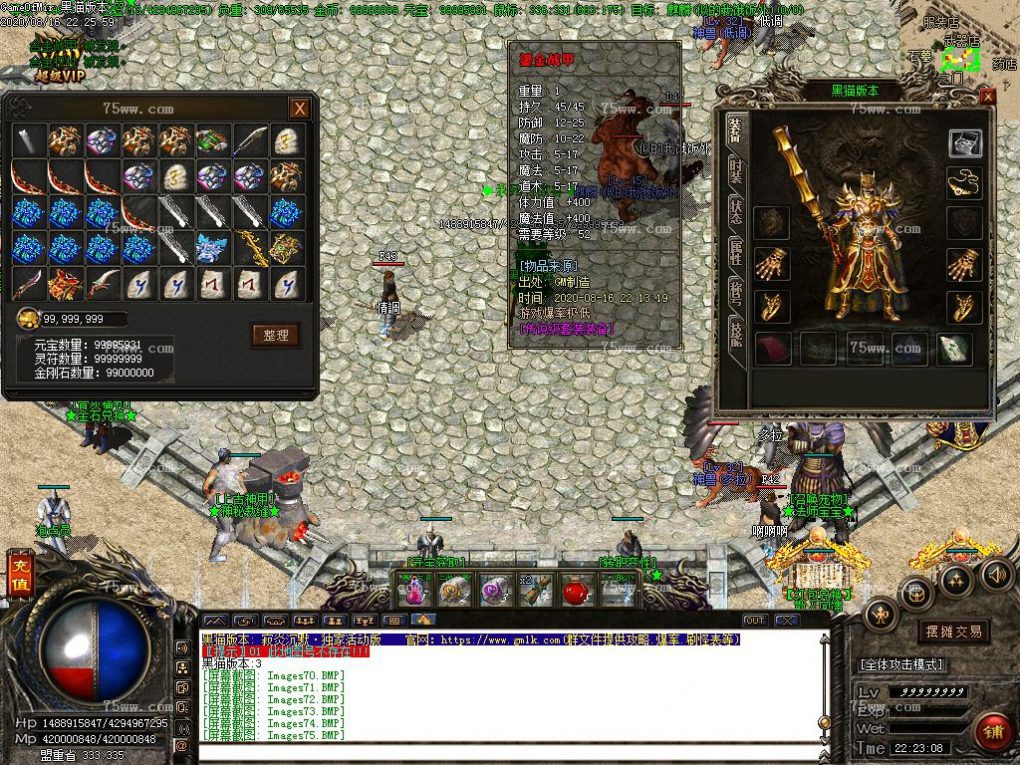
Task: Select the equipped gold necklace slot
Action: [x=964, y=183]
